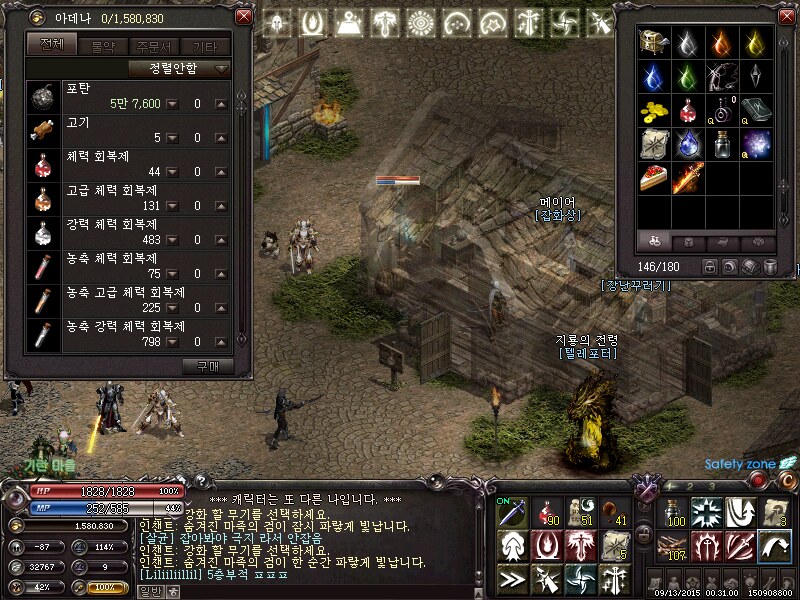Click the 구매 purchase button

pos(214,366)
